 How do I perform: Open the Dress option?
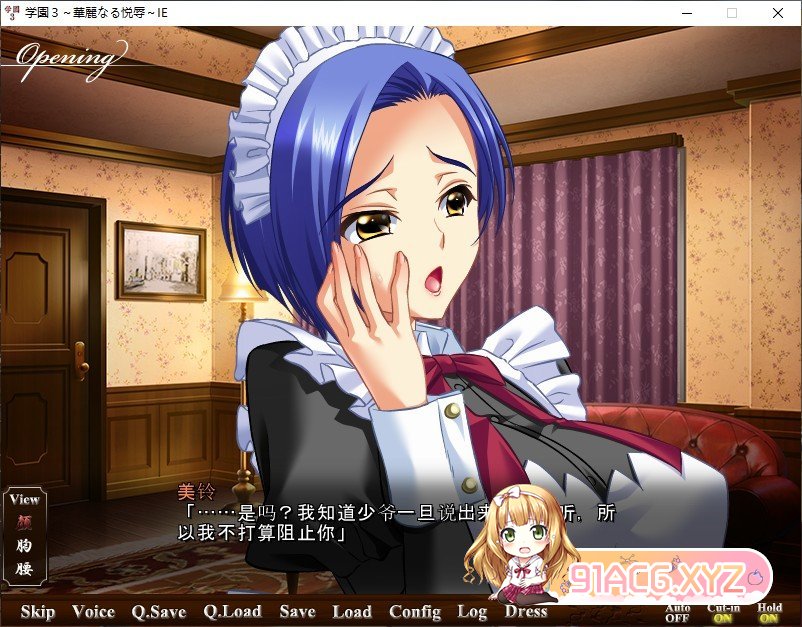click(x=526, y=612)
